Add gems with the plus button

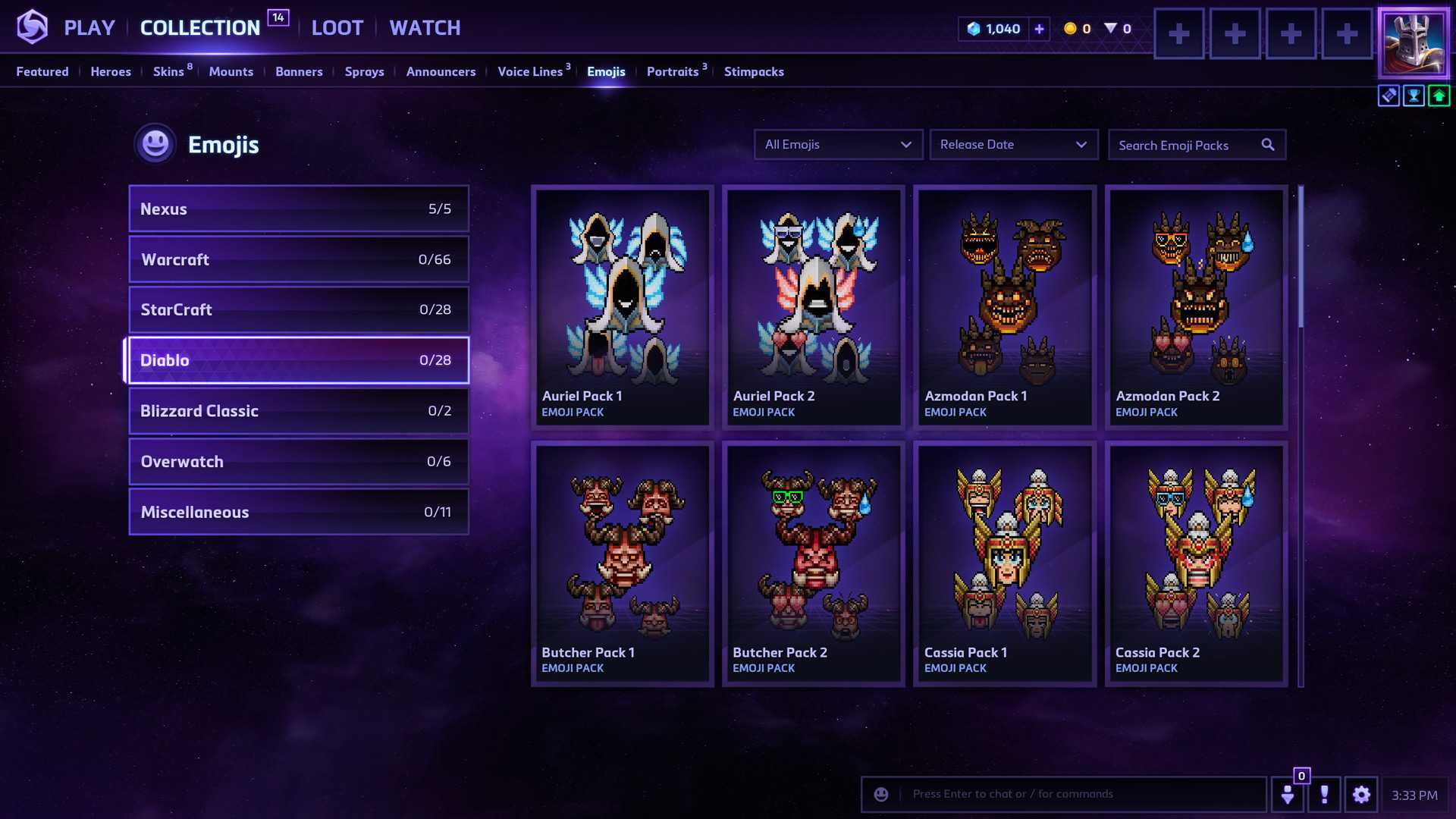[x=1039, y=29]
